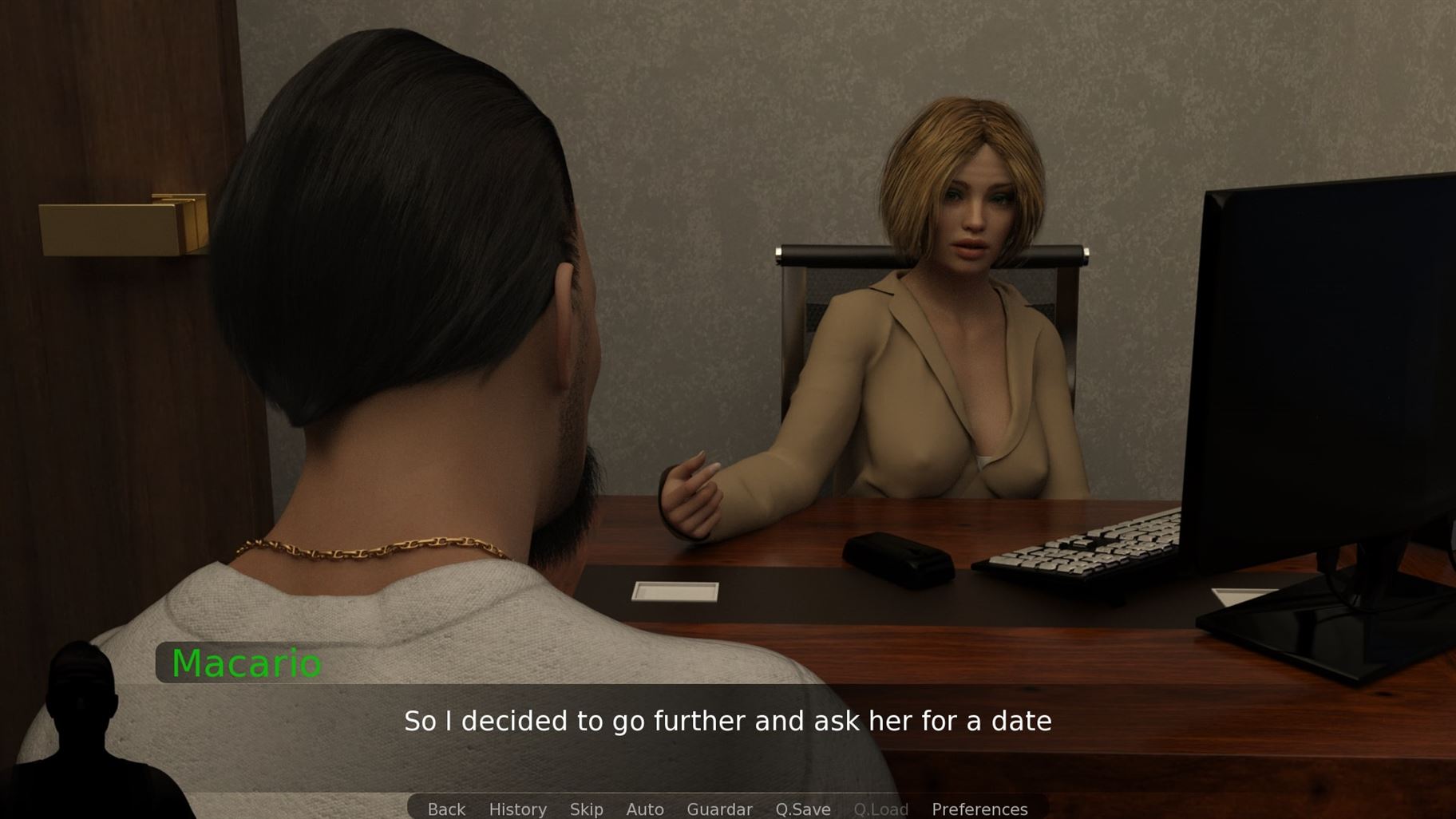1456x819 pixels.
Task: Go back one dialogue line
Action: tap(446, 809)
